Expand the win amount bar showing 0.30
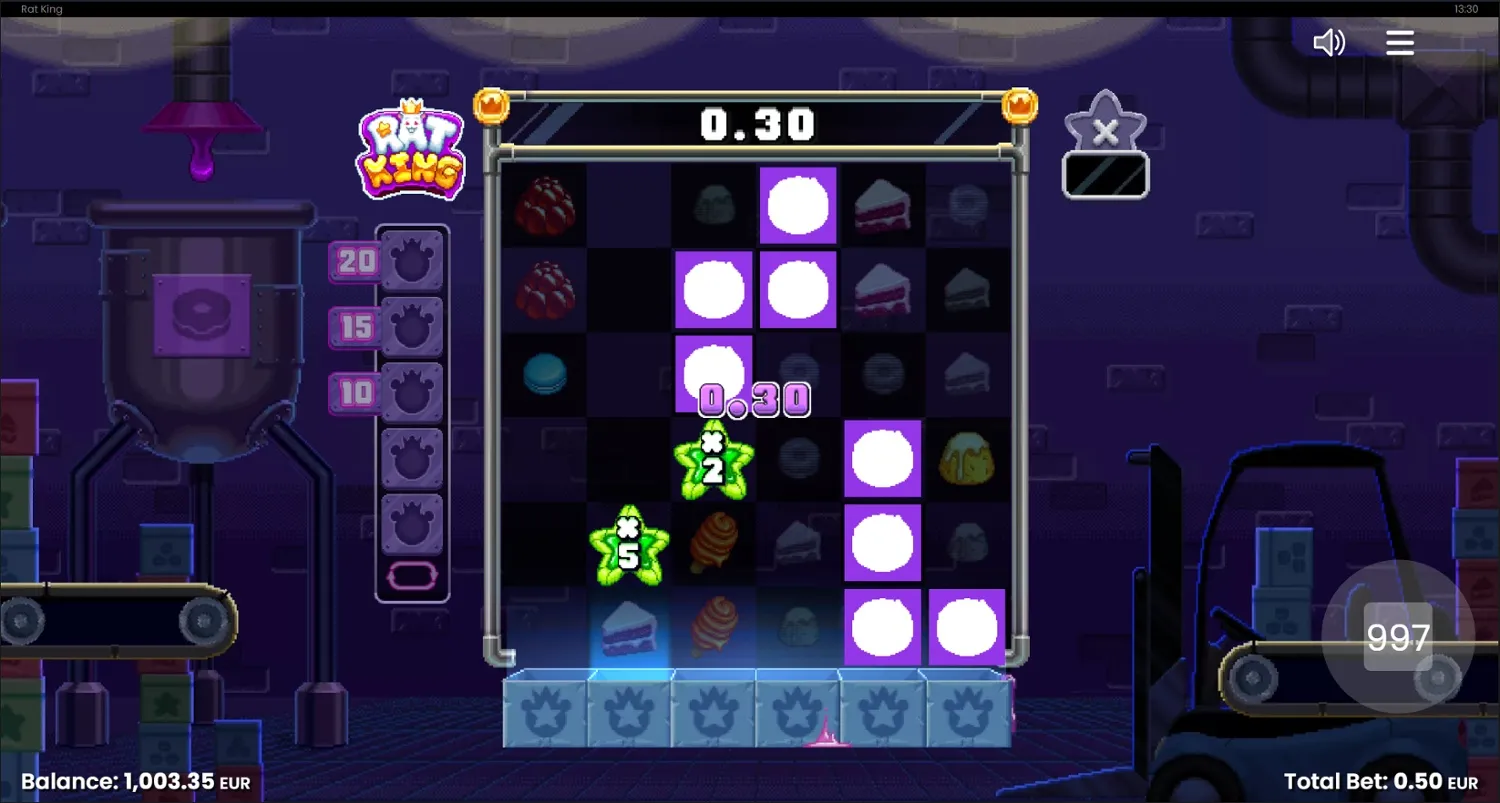The width and height of the screenshot is (1500, 803). coord(755,124)
